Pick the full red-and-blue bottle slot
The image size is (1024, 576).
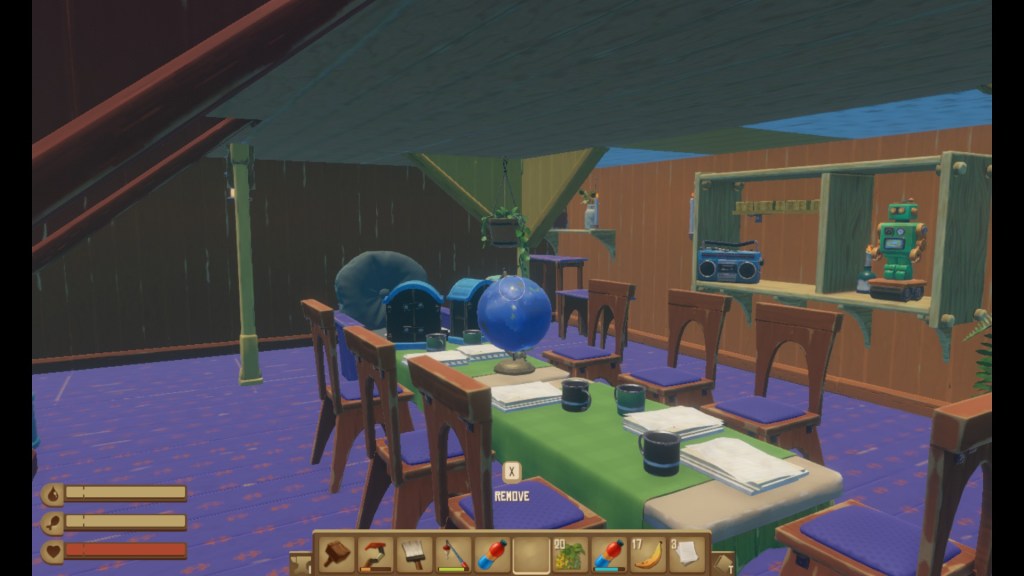[x=491, y=554]
